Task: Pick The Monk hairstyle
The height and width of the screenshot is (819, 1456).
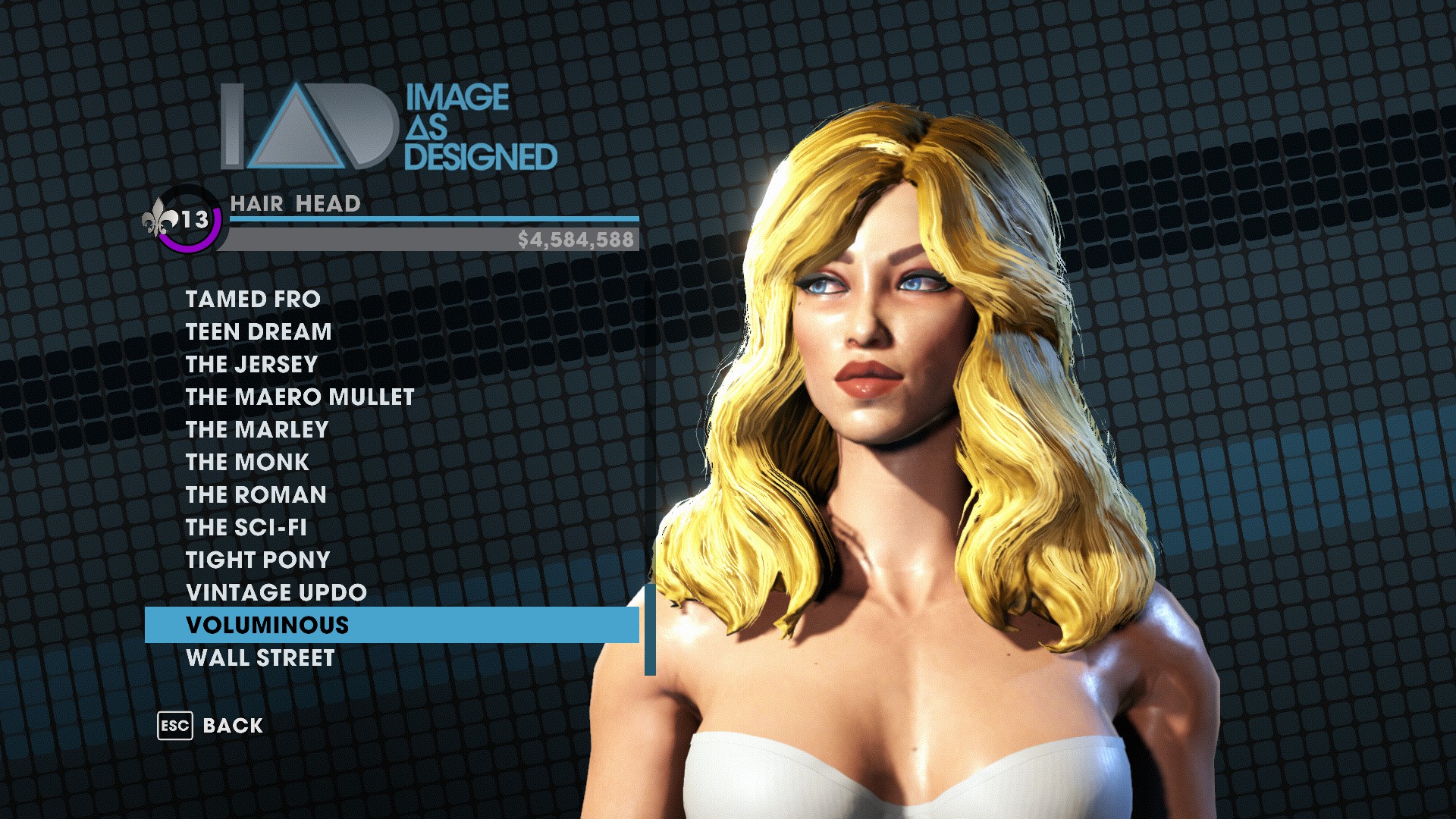Action: point(247,463)
